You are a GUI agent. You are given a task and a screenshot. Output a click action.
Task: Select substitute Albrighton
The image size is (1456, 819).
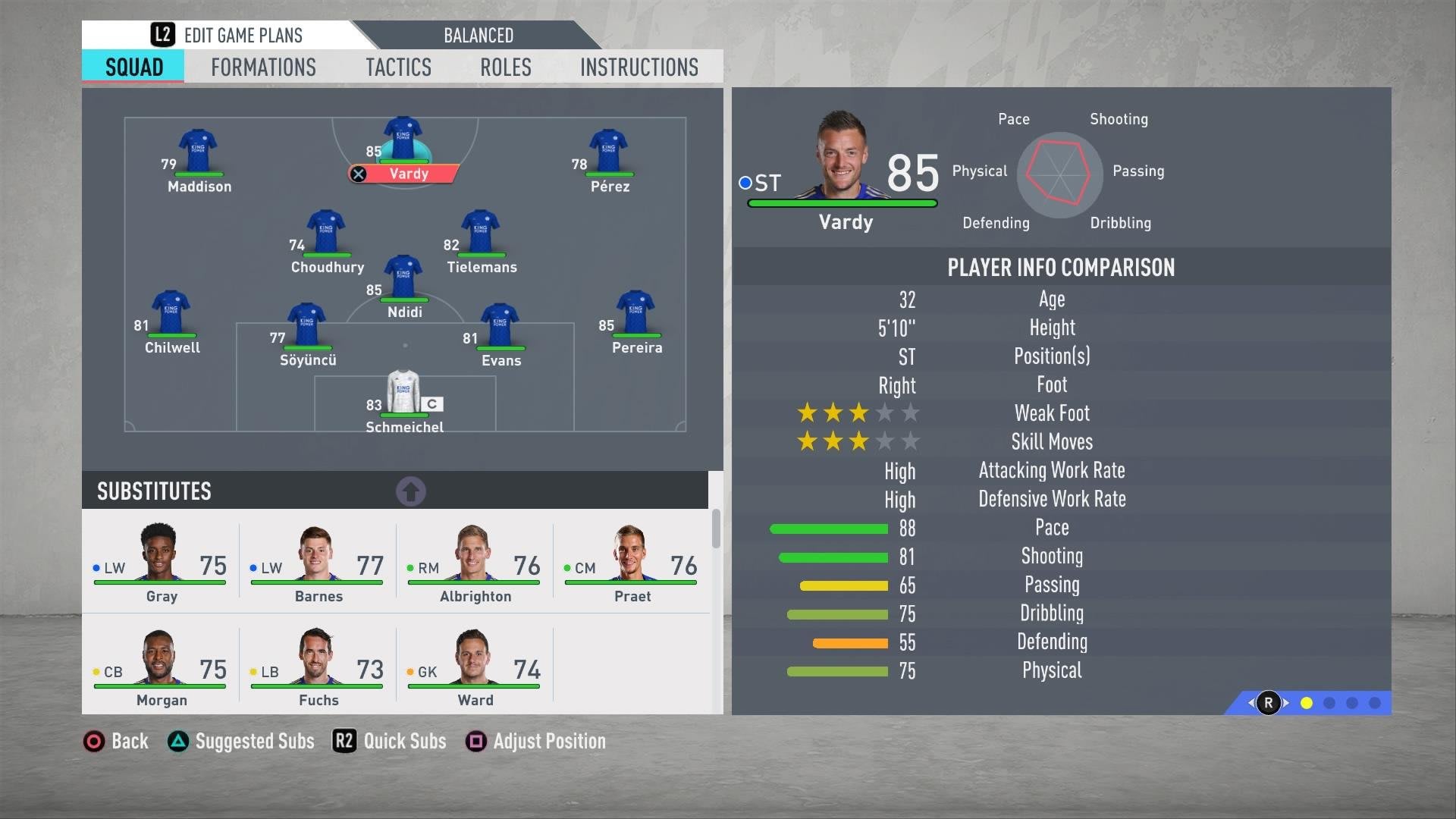tap(475, 563)
